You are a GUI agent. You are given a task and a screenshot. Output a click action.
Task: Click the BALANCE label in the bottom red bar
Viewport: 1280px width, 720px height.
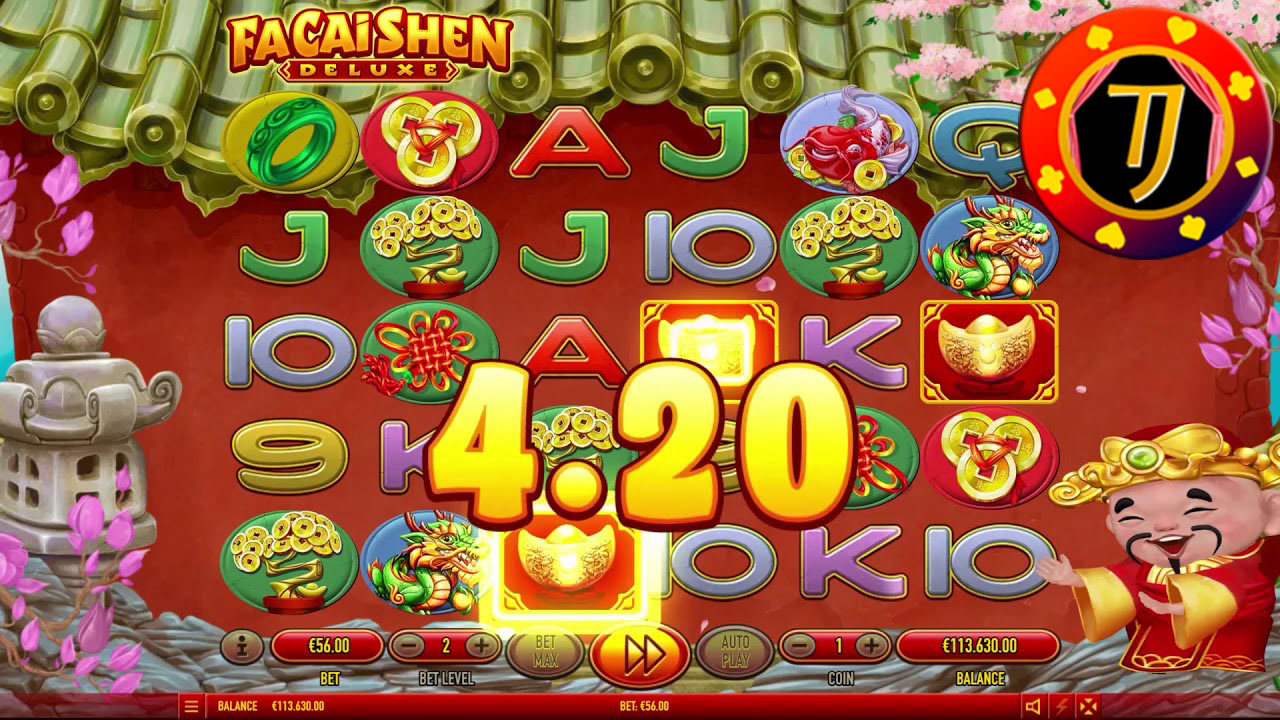click(239, 705)
